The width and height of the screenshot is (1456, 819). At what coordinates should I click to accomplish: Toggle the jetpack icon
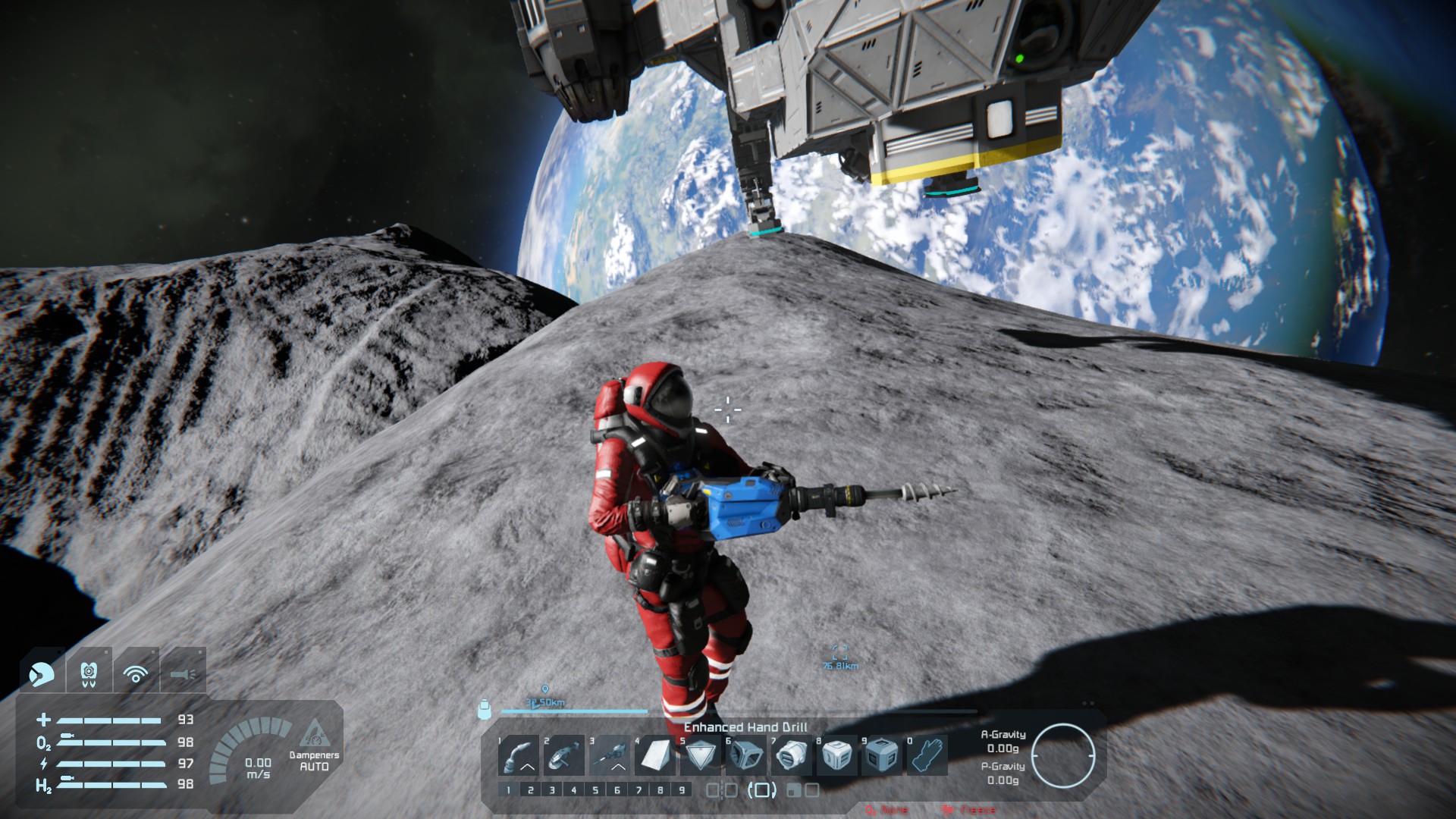pyautogui.click(x=89, y=673)
